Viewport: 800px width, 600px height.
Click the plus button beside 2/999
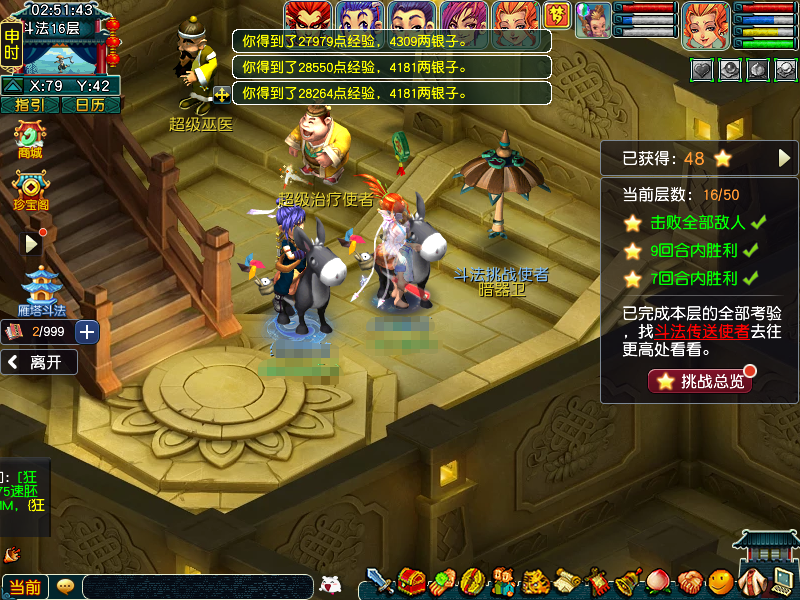pos(87,332)
